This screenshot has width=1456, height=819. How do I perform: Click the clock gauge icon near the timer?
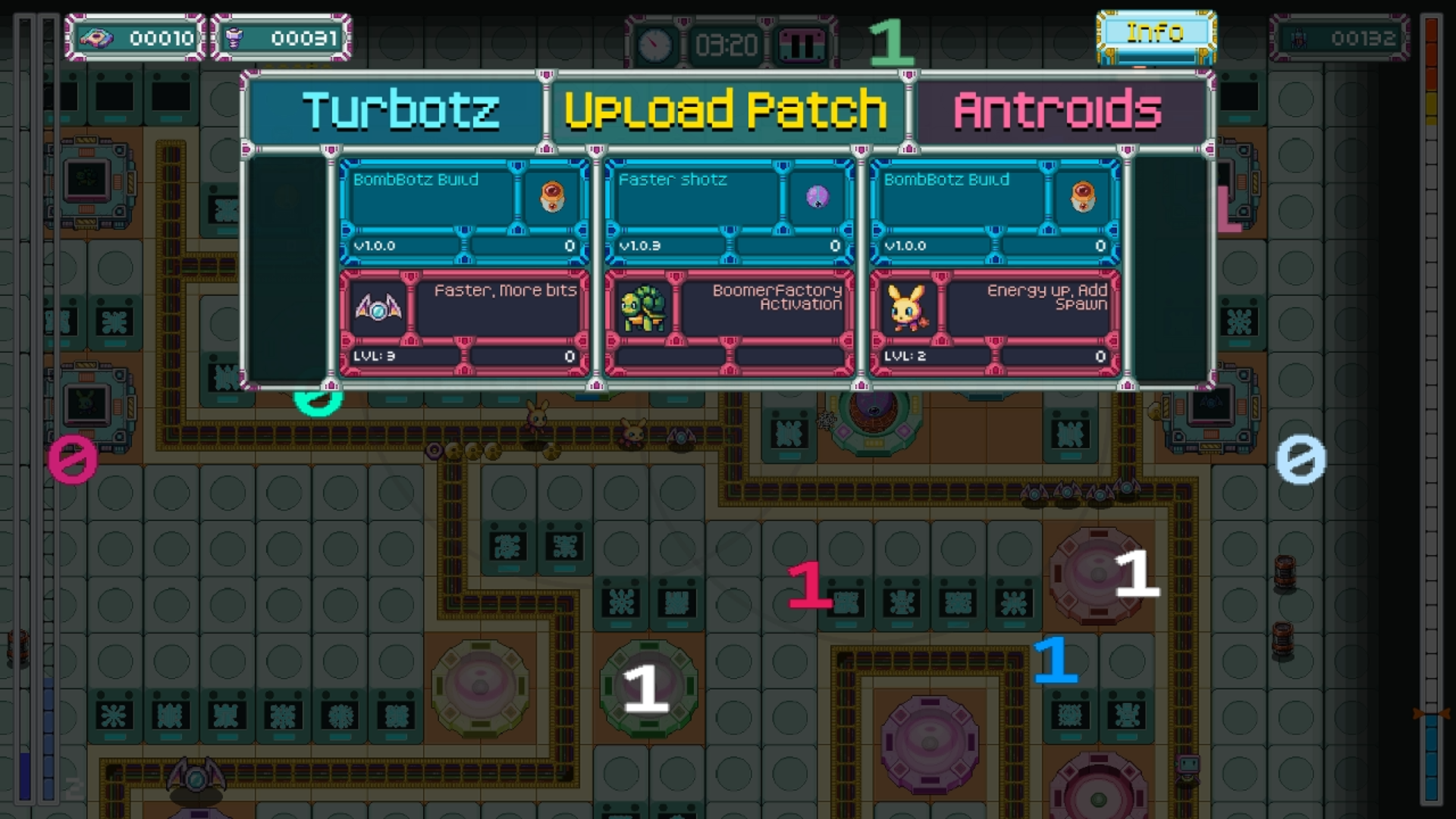[654, 43]
